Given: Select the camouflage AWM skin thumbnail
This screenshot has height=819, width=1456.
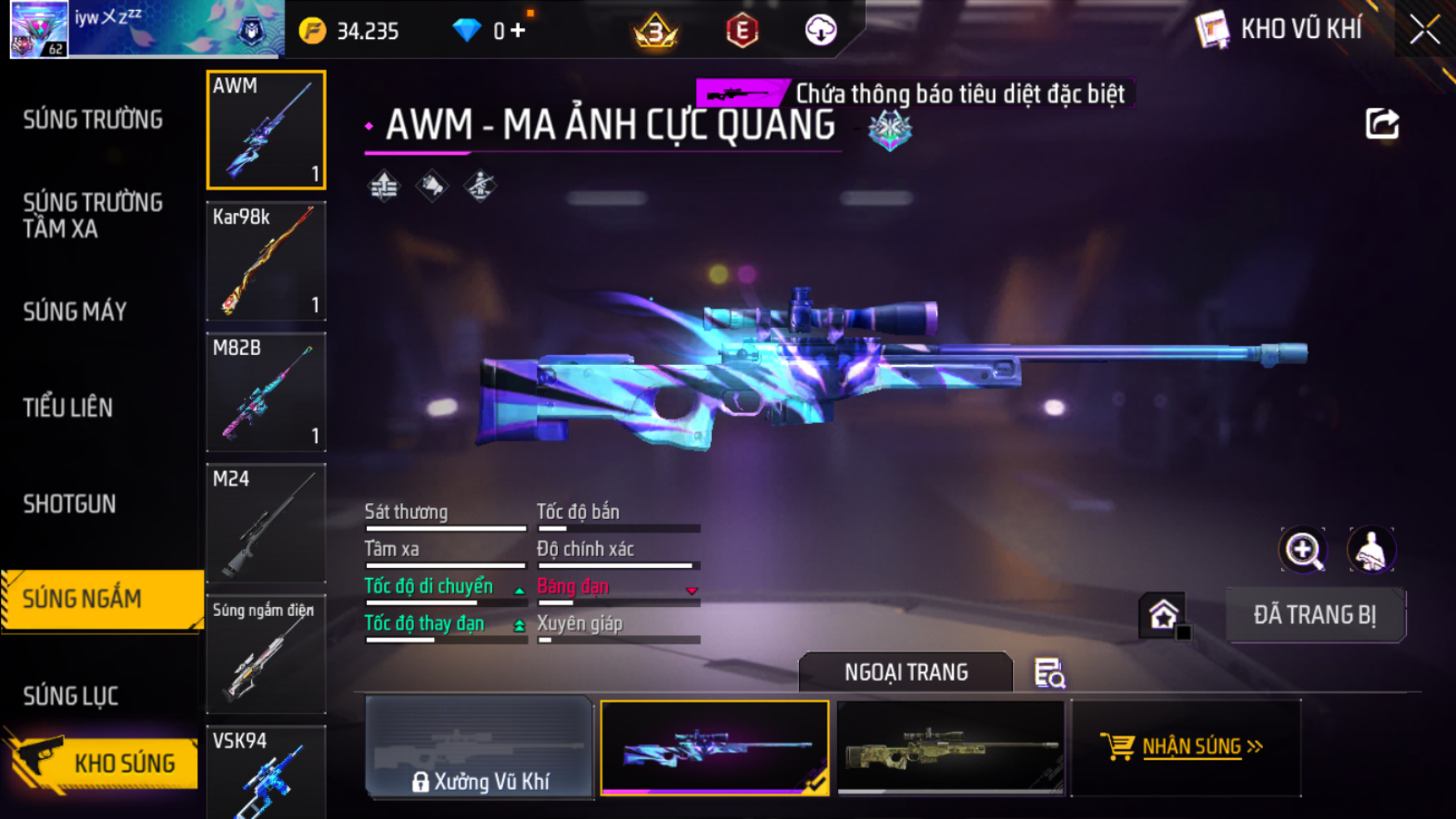Looking at the screenshot, I should point(950,747).
